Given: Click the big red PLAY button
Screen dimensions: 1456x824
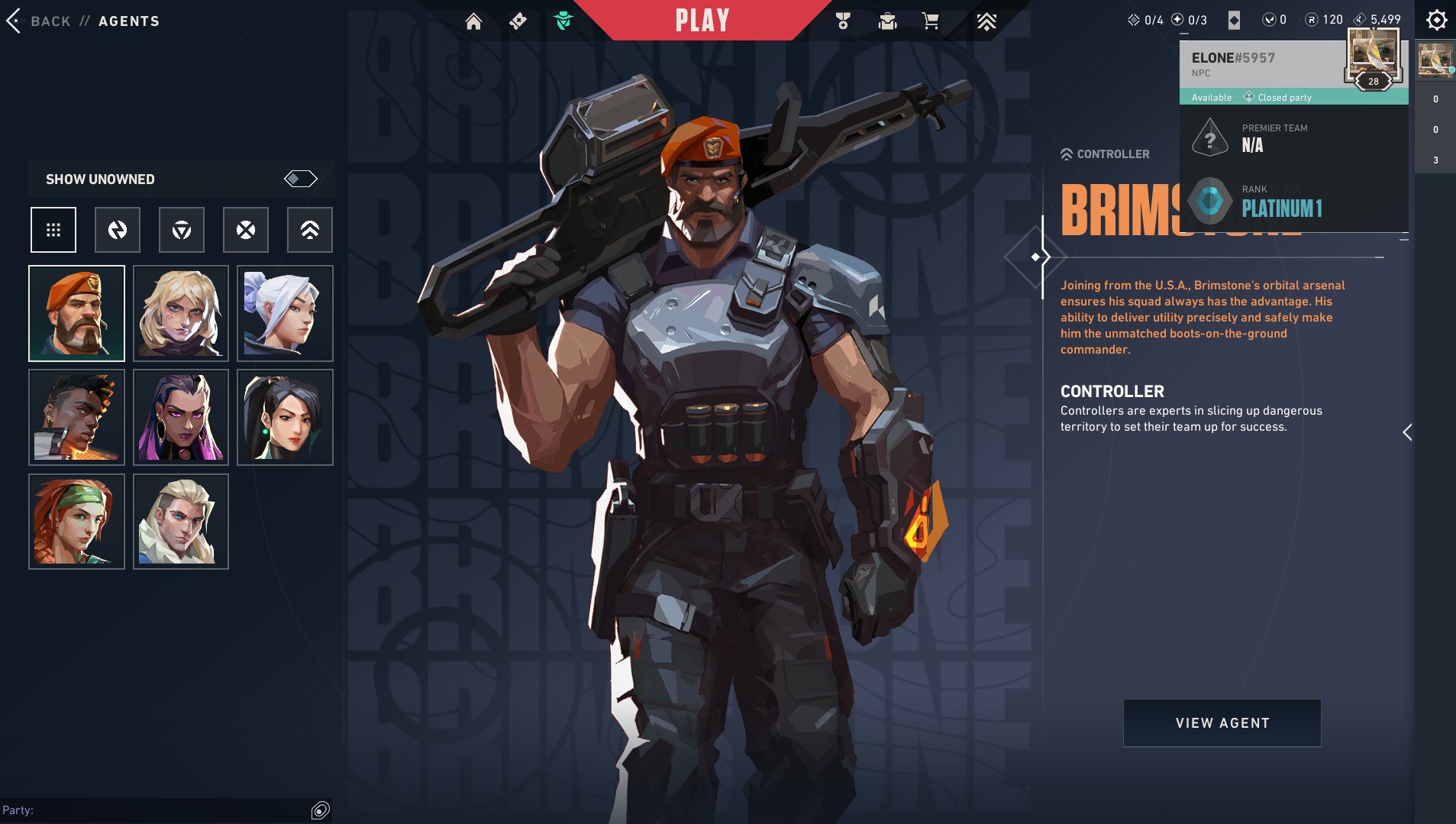Looking at the screenshot, I should [702, 21].
